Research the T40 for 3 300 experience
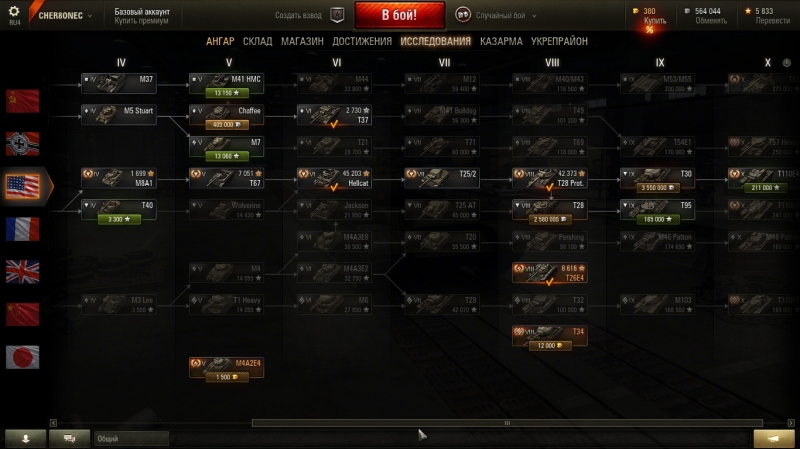 point(118,219)
